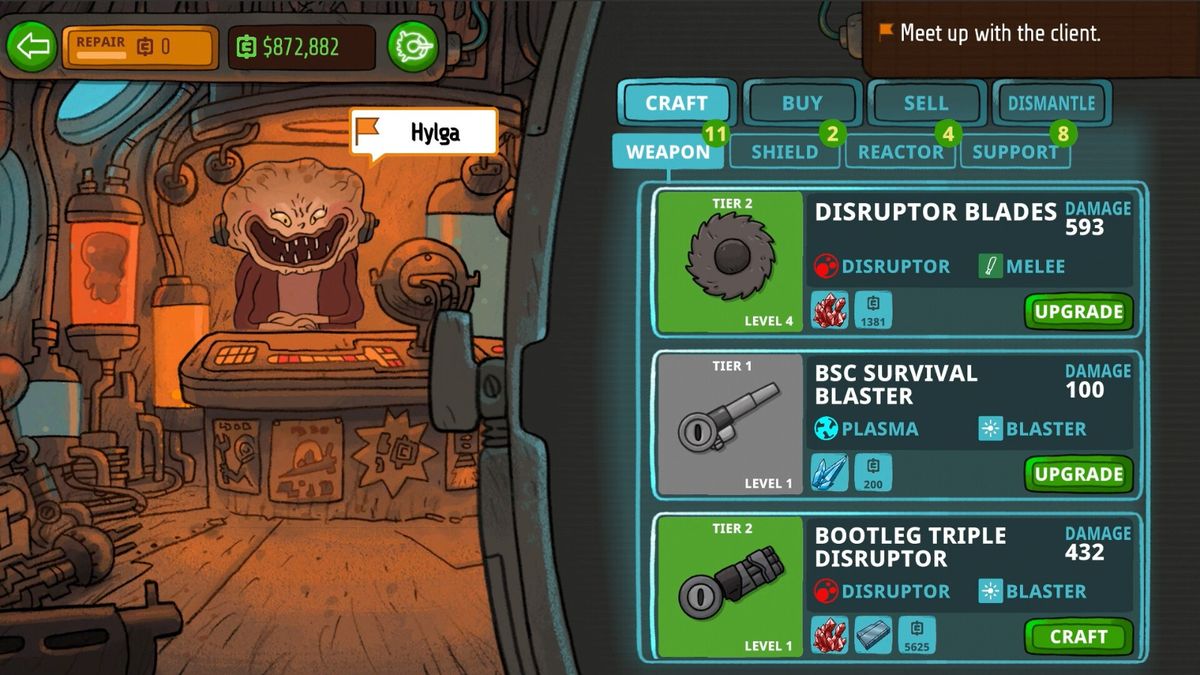Show the Reactor category

(901, 152)
